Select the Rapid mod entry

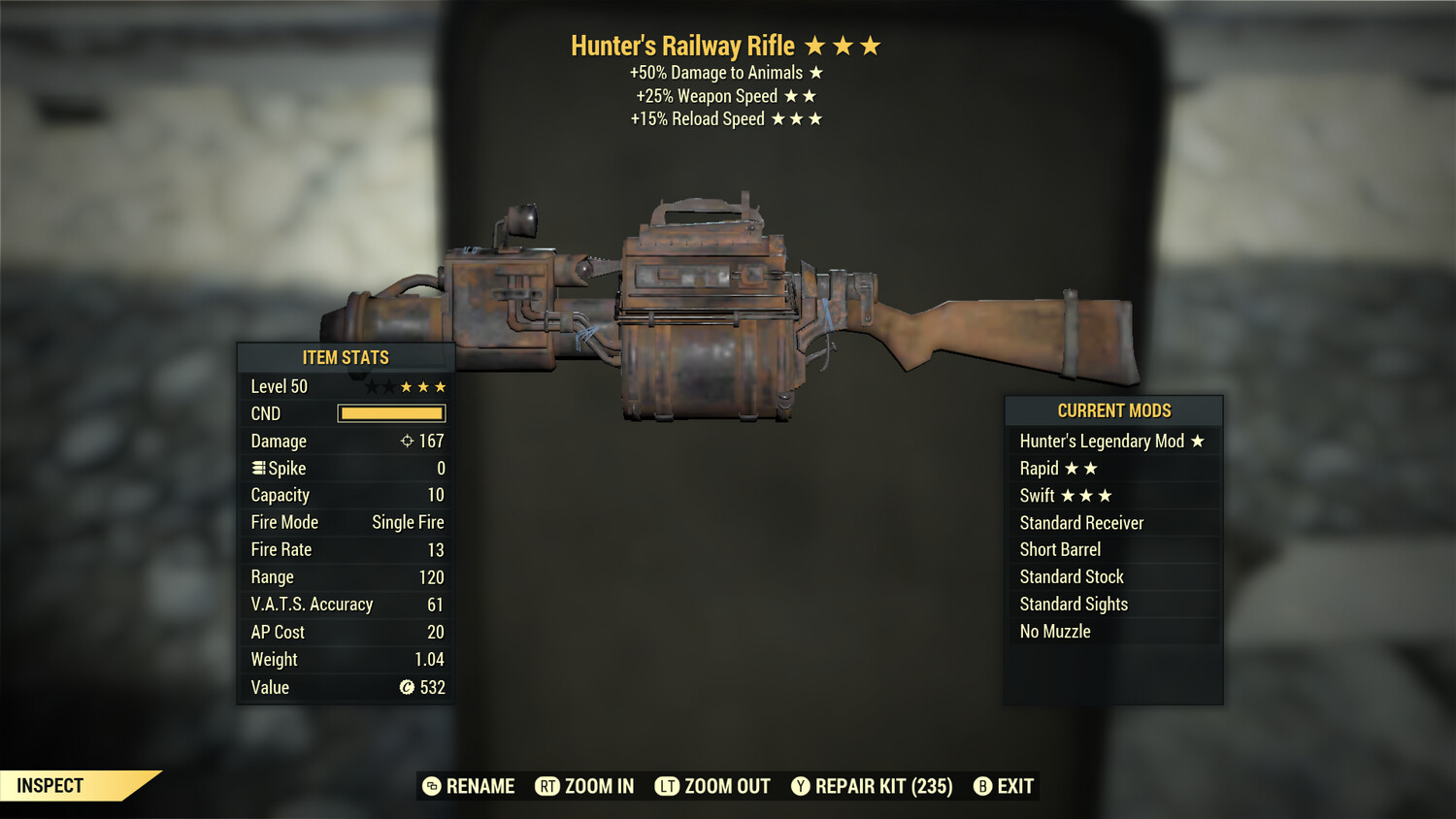point(1059,468)
